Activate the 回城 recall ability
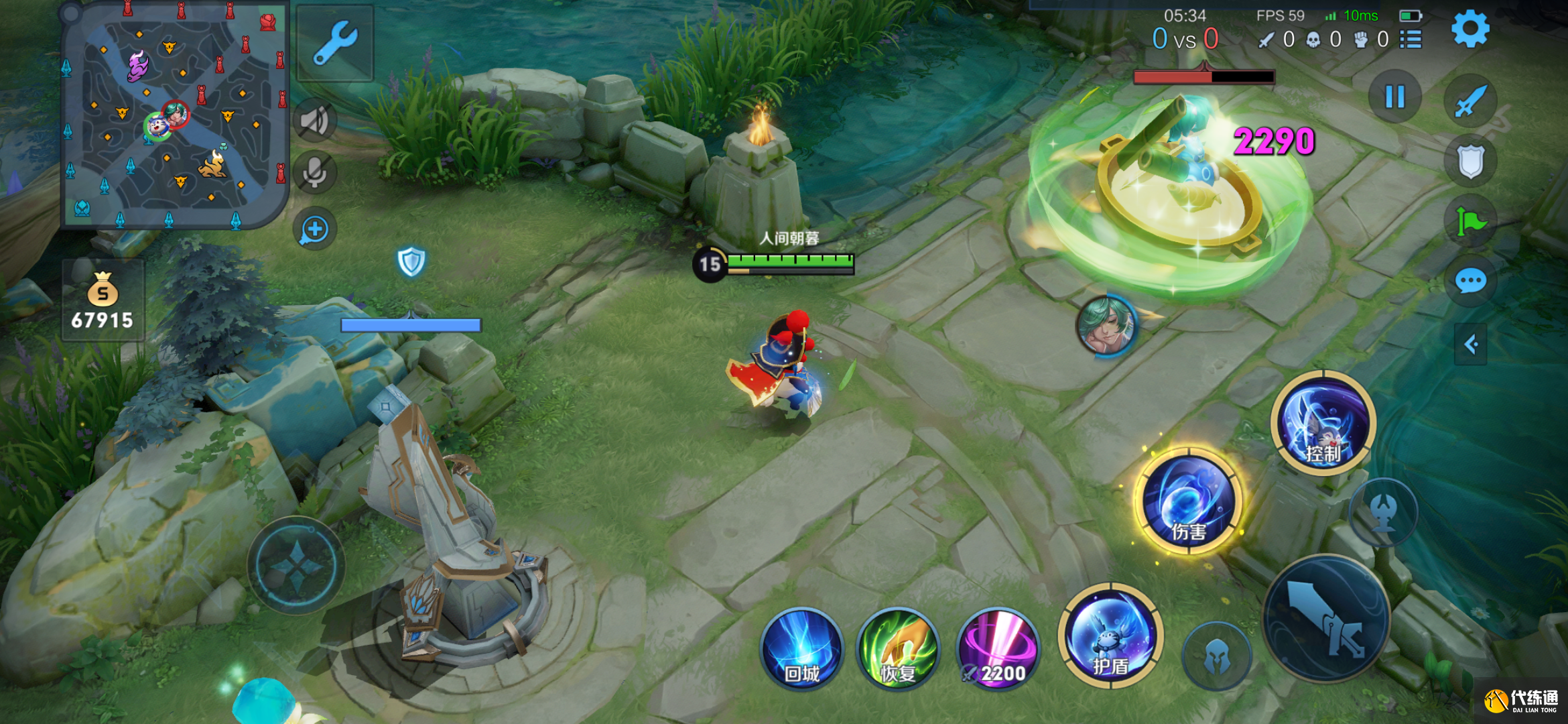Screen dimensions: 1568x724 click(801, 648)
